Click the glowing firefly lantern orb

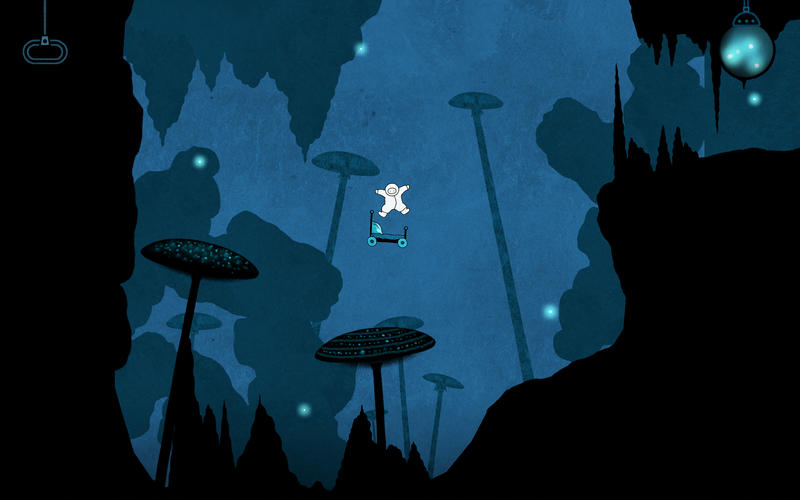coord(746,49)
